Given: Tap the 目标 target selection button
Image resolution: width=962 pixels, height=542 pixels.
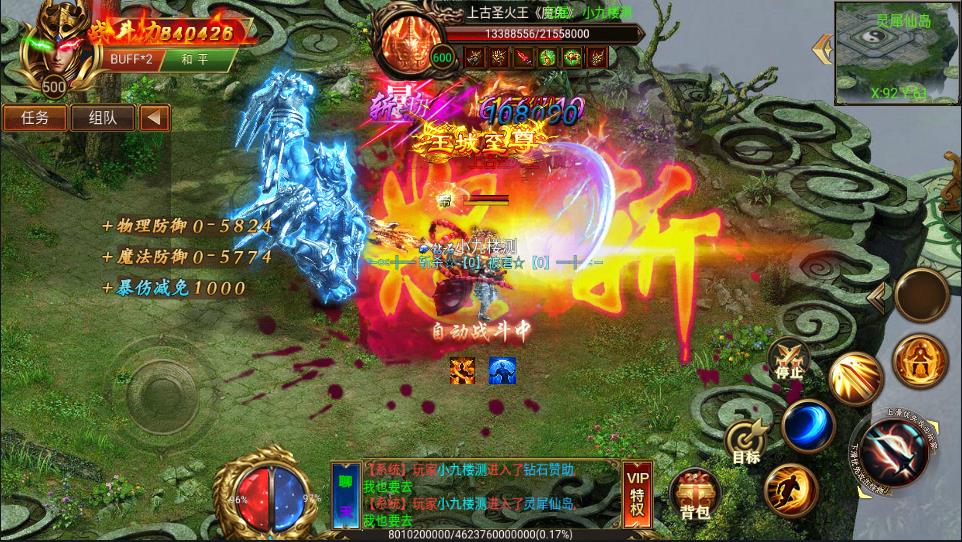Looking at the screenshot, I should coord(746,442).
